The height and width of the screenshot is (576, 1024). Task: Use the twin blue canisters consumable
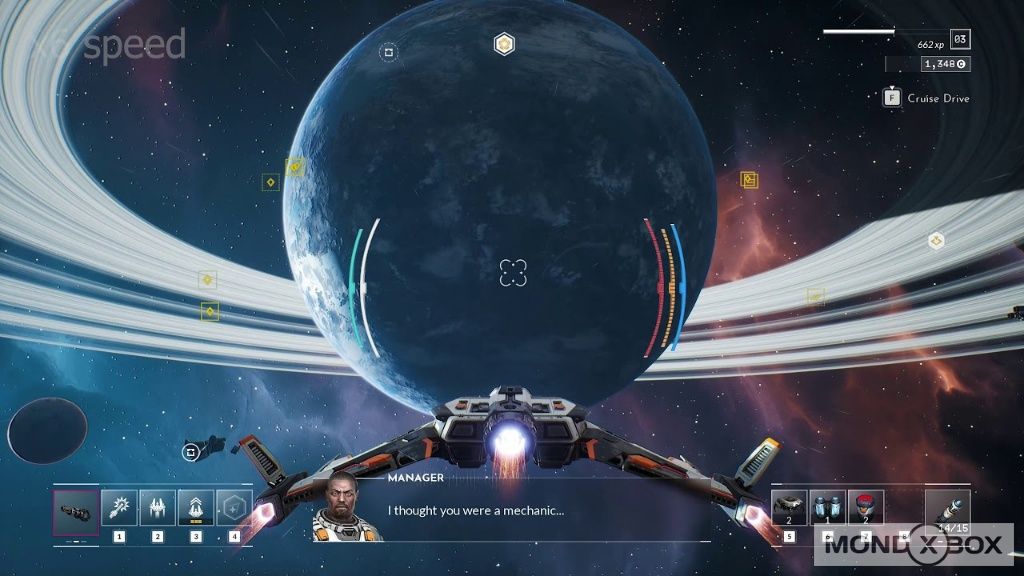(828, 507)
